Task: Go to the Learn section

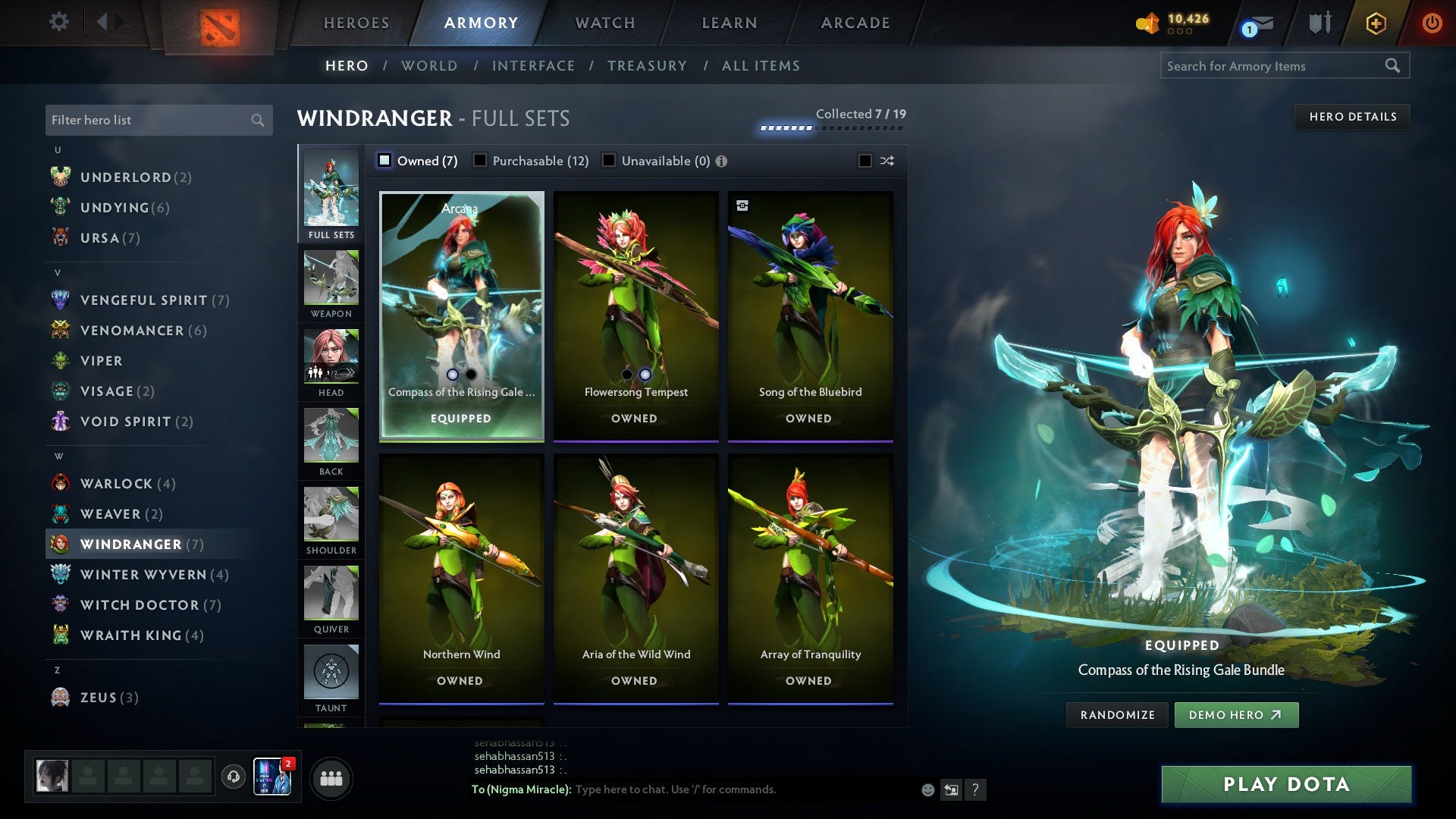Action: [x=729, y=23]
